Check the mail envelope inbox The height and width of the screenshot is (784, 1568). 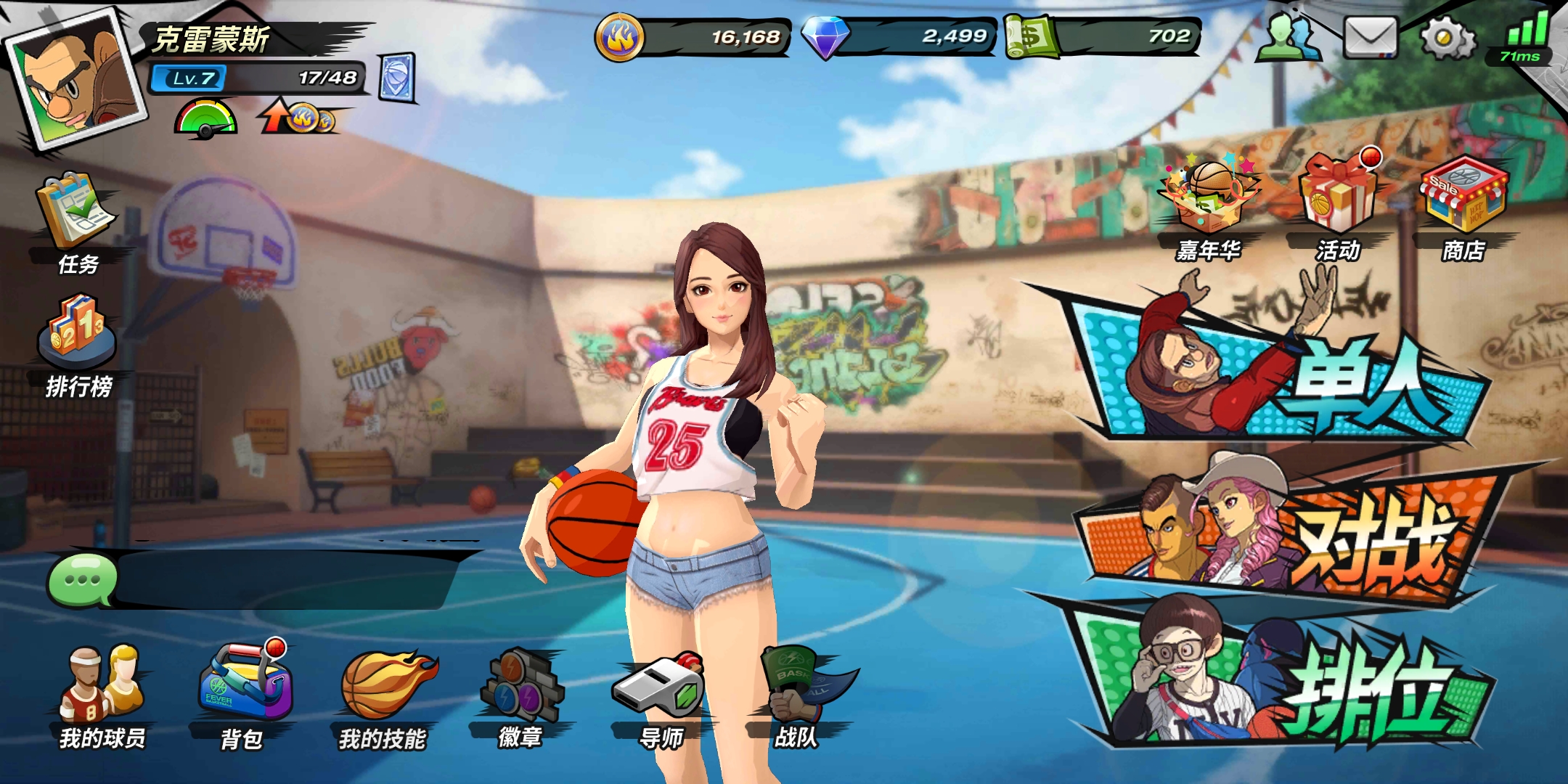point(1370,38)
